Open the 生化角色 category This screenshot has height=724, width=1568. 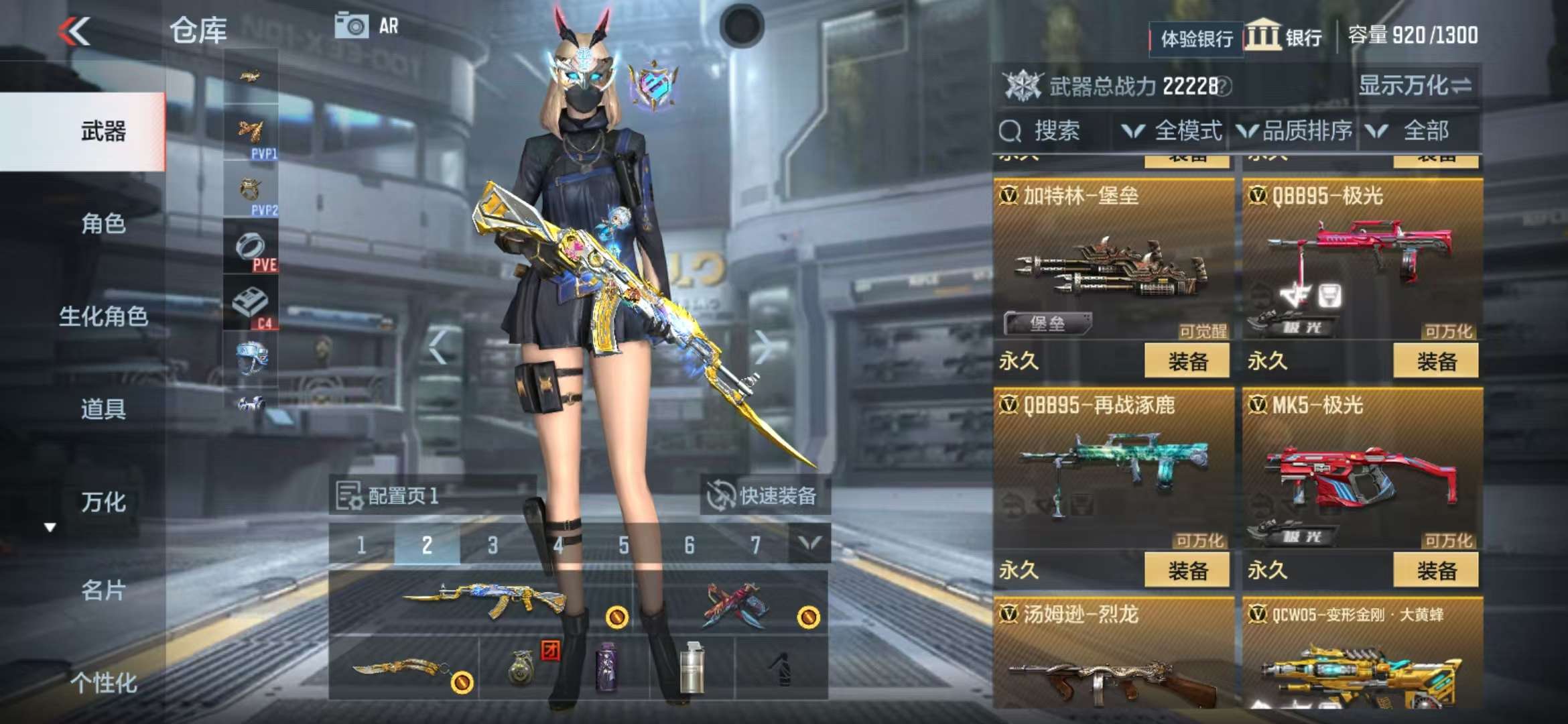(x=103, y=316)
